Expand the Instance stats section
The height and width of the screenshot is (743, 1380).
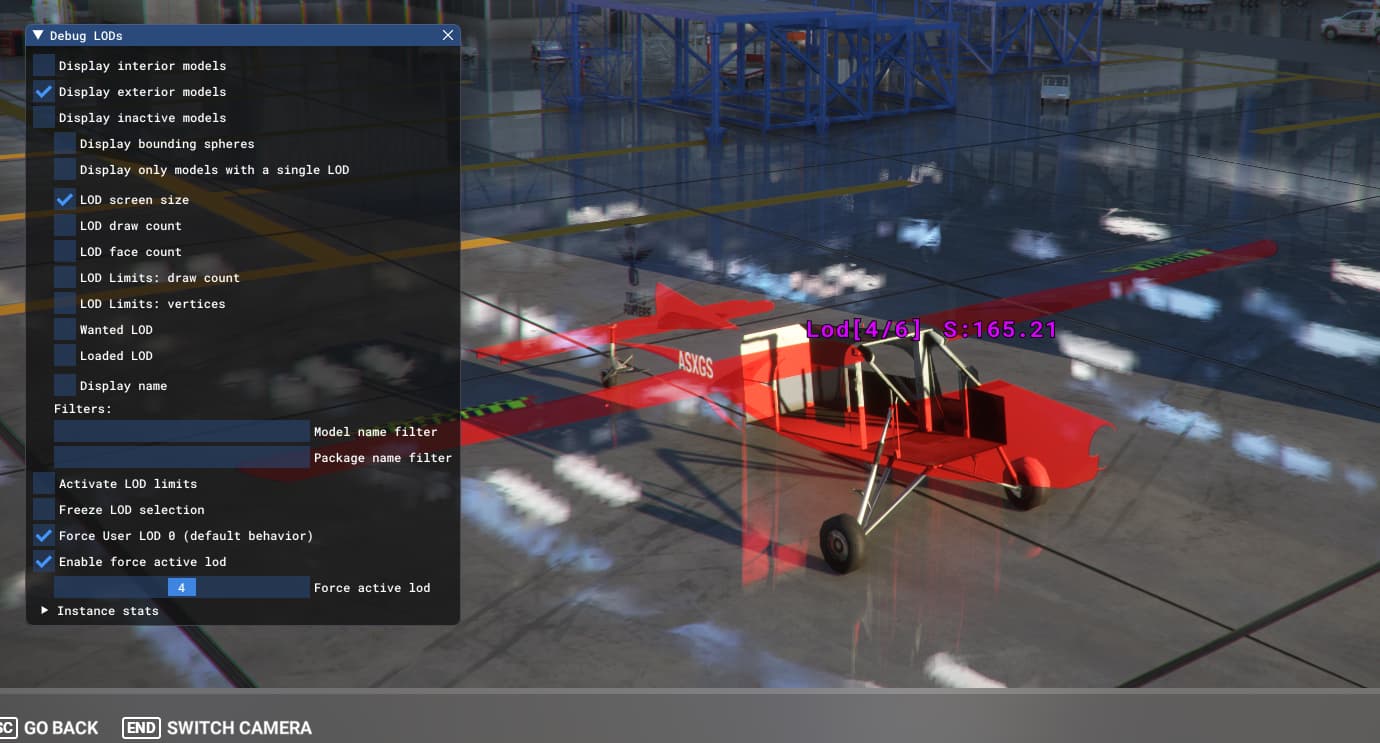coord(45,610)
